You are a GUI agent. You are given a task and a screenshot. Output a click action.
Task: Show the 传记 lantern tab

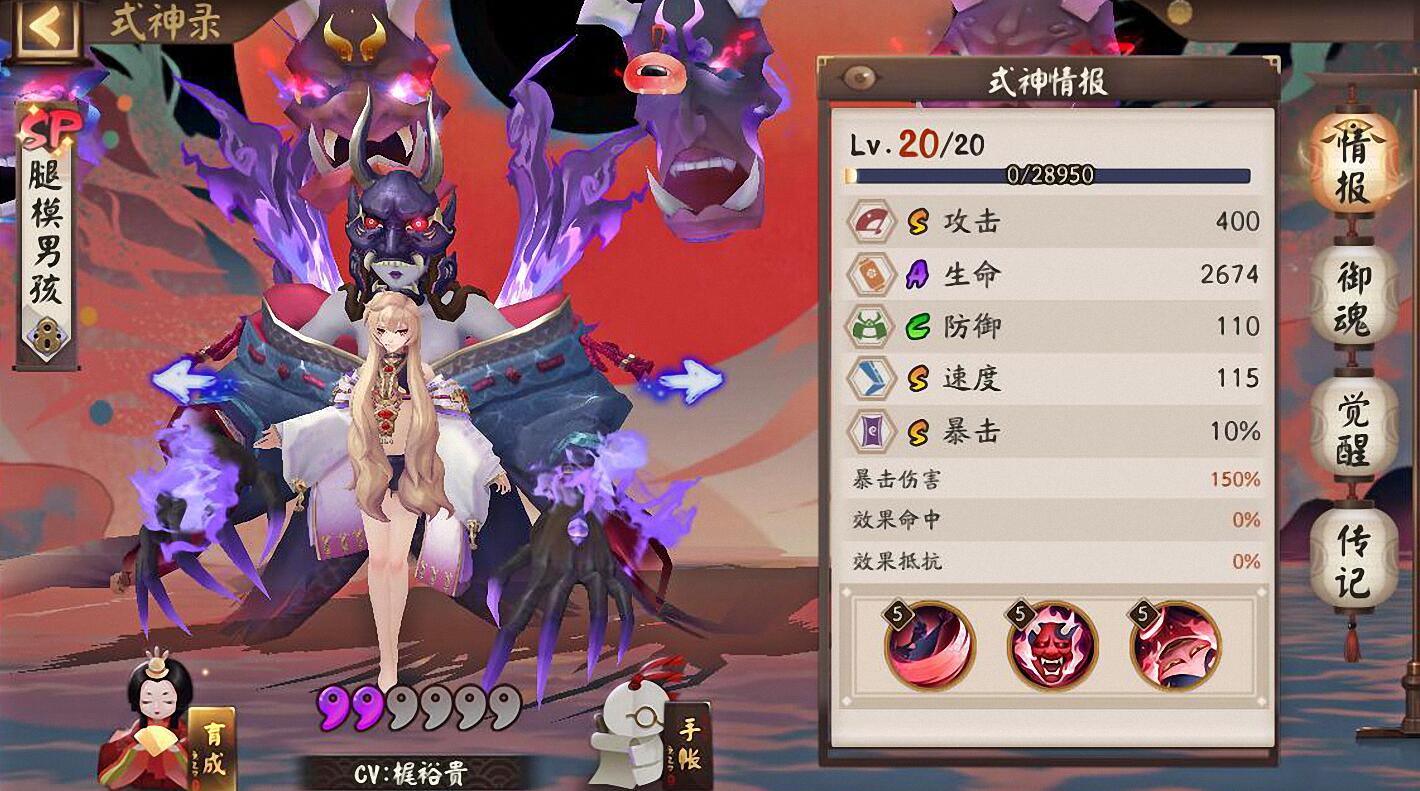1353,560
